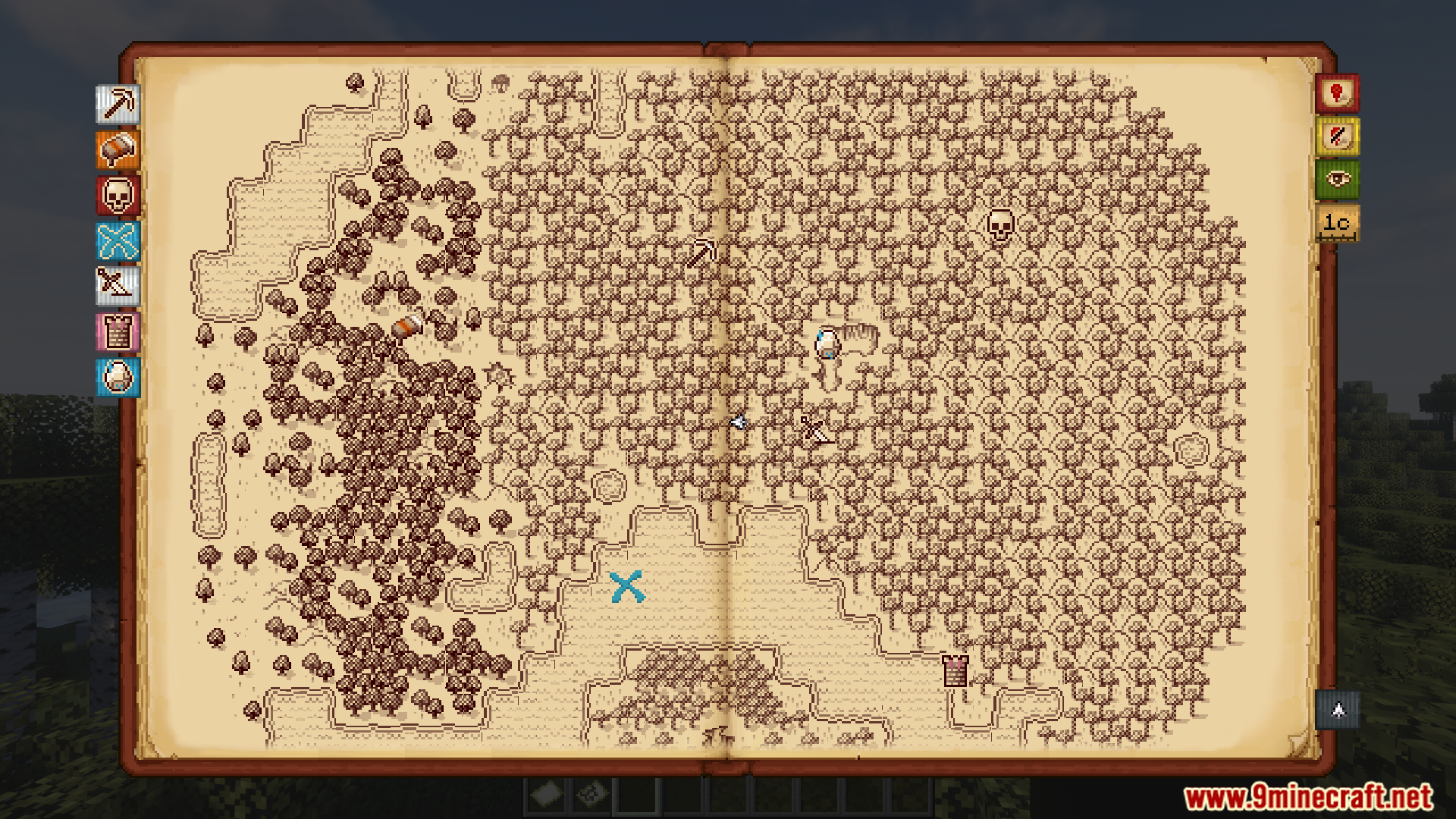The width and height of the screenshot is (1456, 819).
Task: Toggle marker visibility with the green eye
Action: pyautogui.click(x=1337, y=179)
